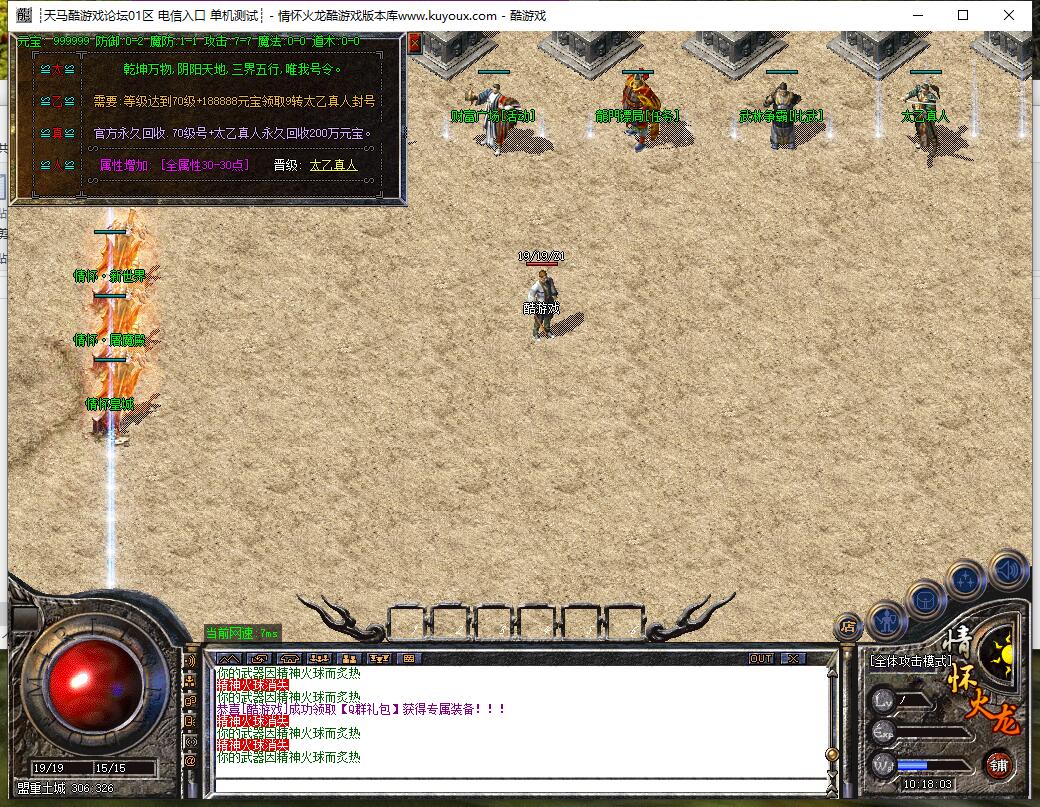Minimize the game window

pos(917,15)
